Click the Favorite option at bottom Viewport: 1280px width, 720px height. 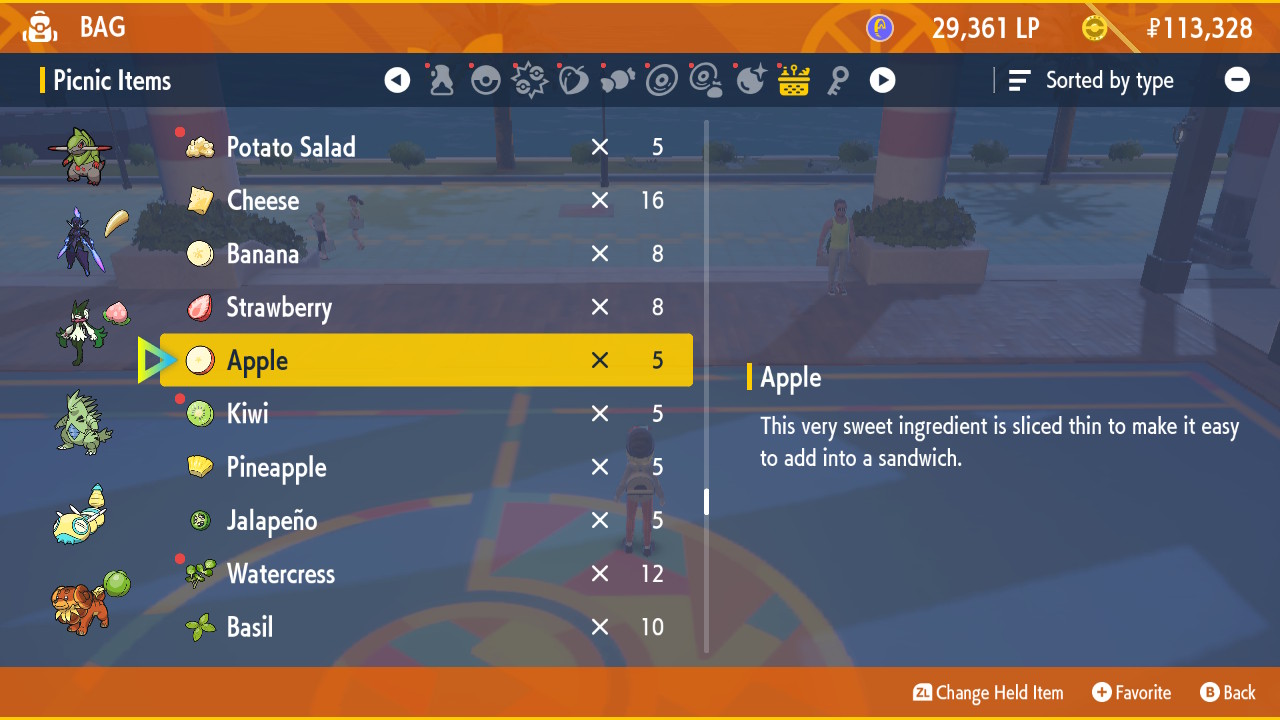[x=1132, y=692]
